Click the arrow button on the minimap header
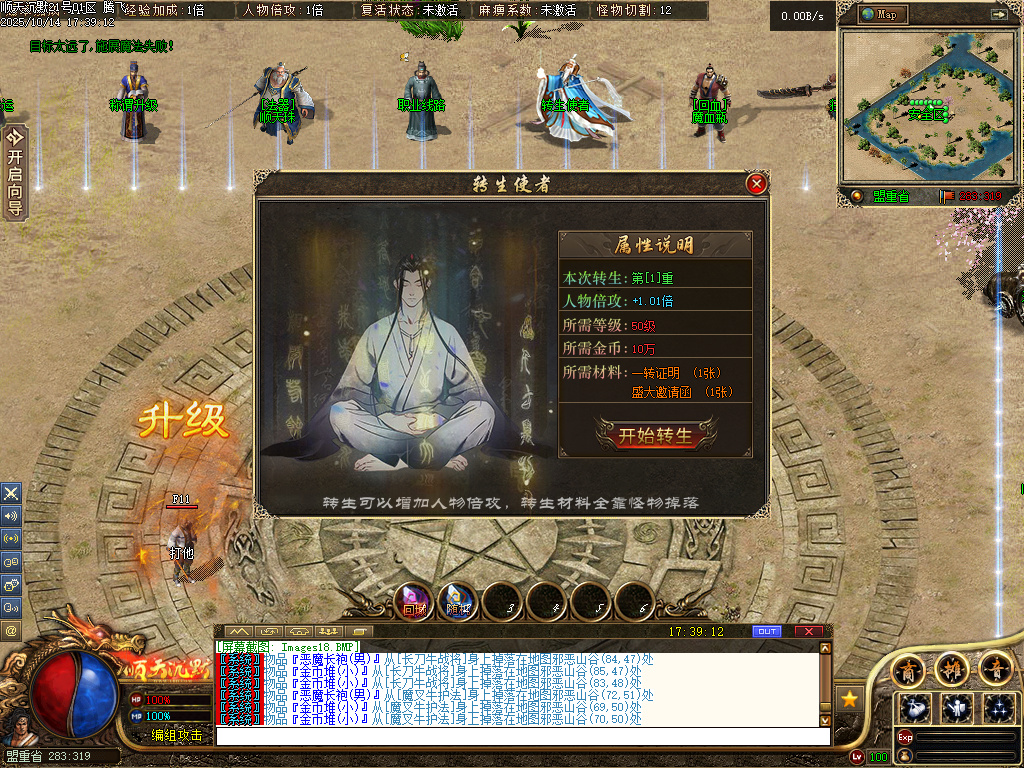 tap(997, 14)
